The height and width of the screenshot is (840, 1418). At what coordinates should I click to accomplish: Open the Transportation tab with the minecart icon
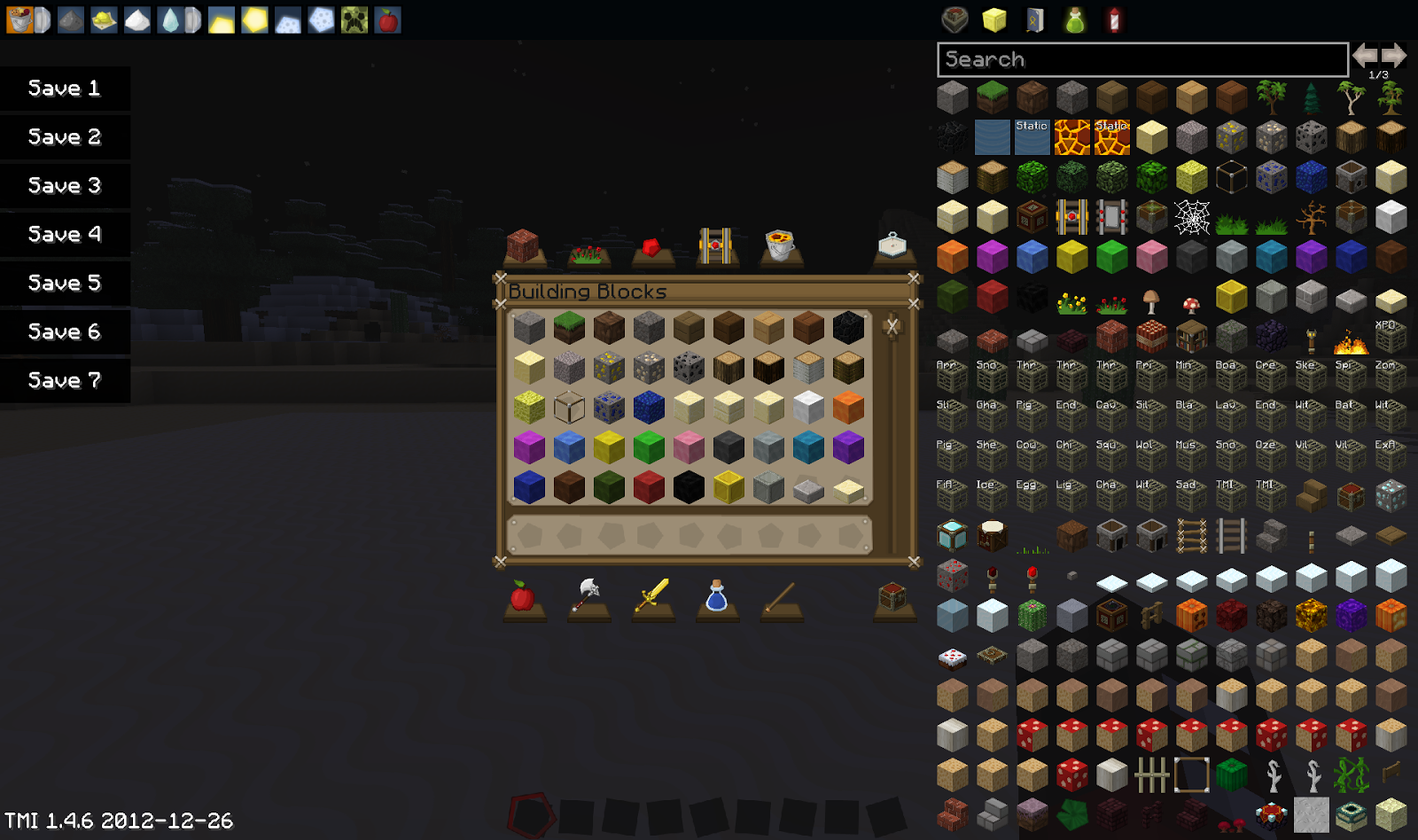click(716, 247)
